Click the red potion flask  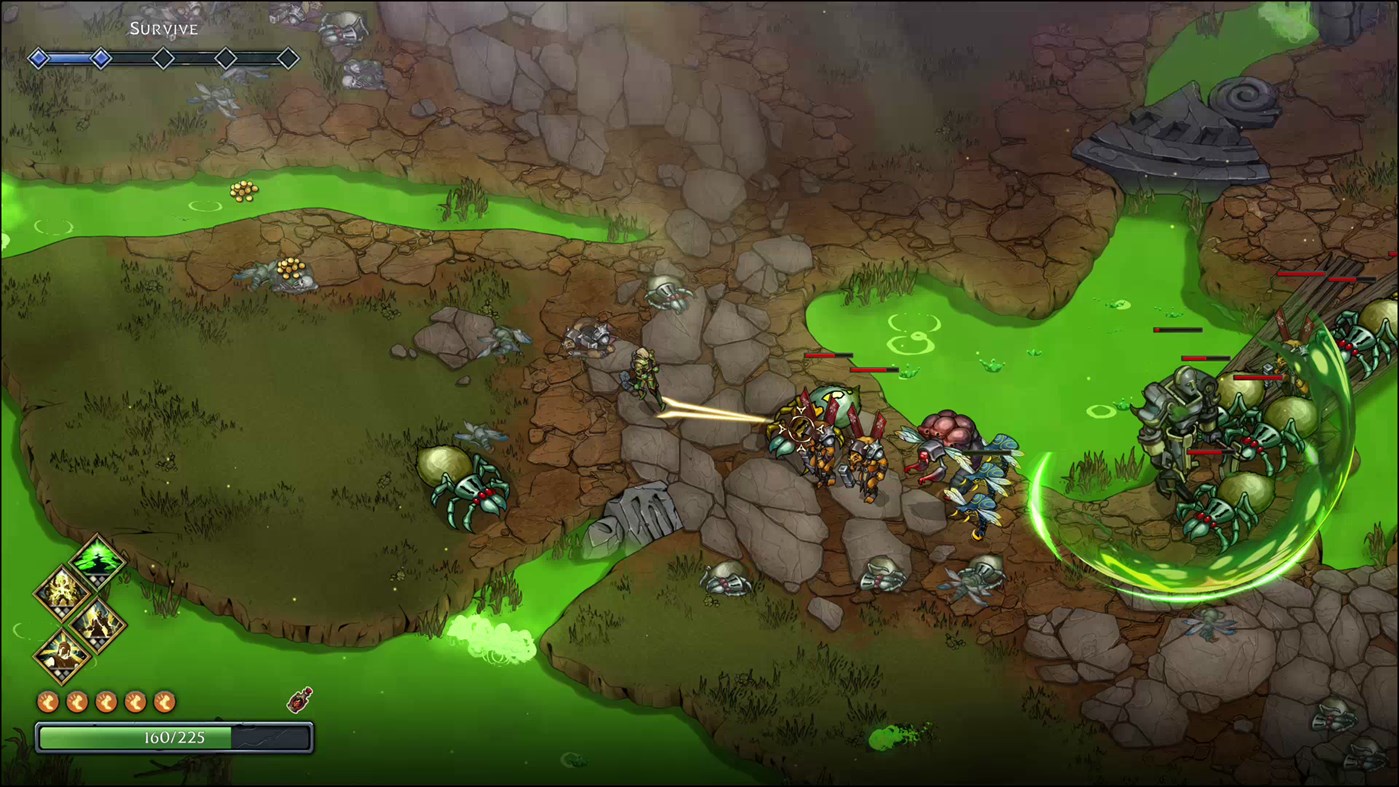299,701
